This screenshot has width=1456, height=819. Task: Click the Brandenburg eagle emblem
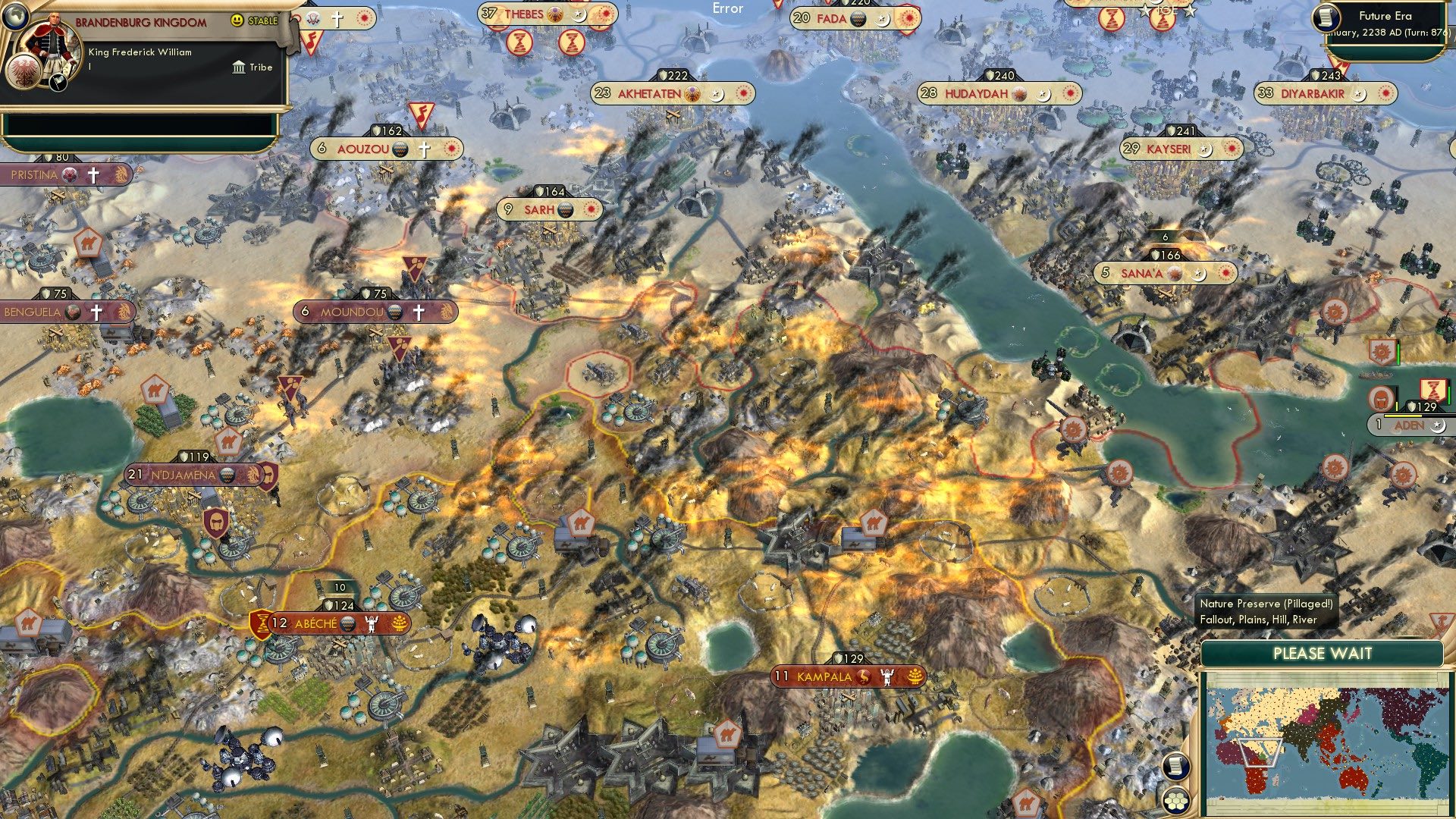pos(21,71)
